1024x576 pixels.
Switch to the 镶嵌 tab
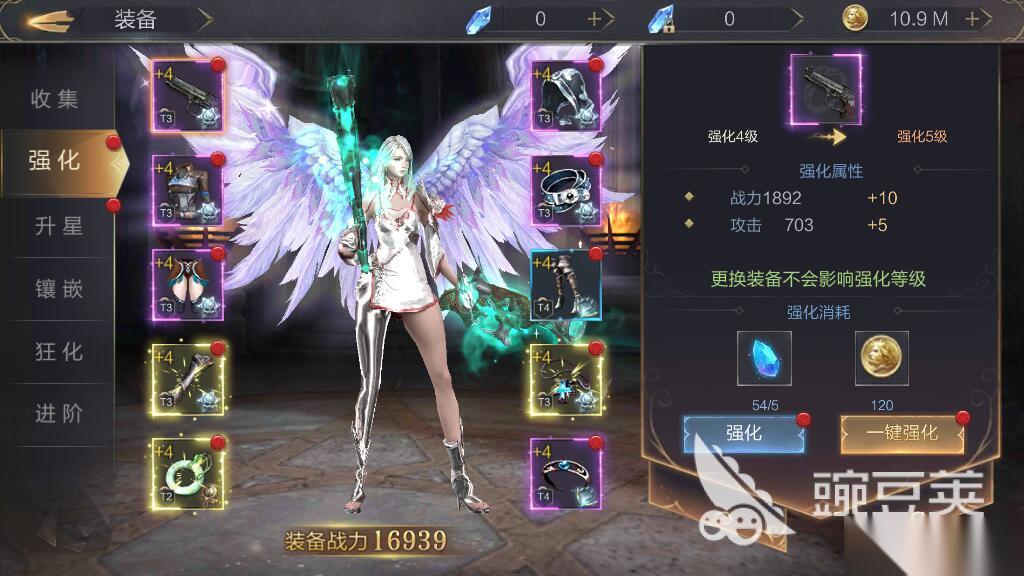[x=58, y=290]
